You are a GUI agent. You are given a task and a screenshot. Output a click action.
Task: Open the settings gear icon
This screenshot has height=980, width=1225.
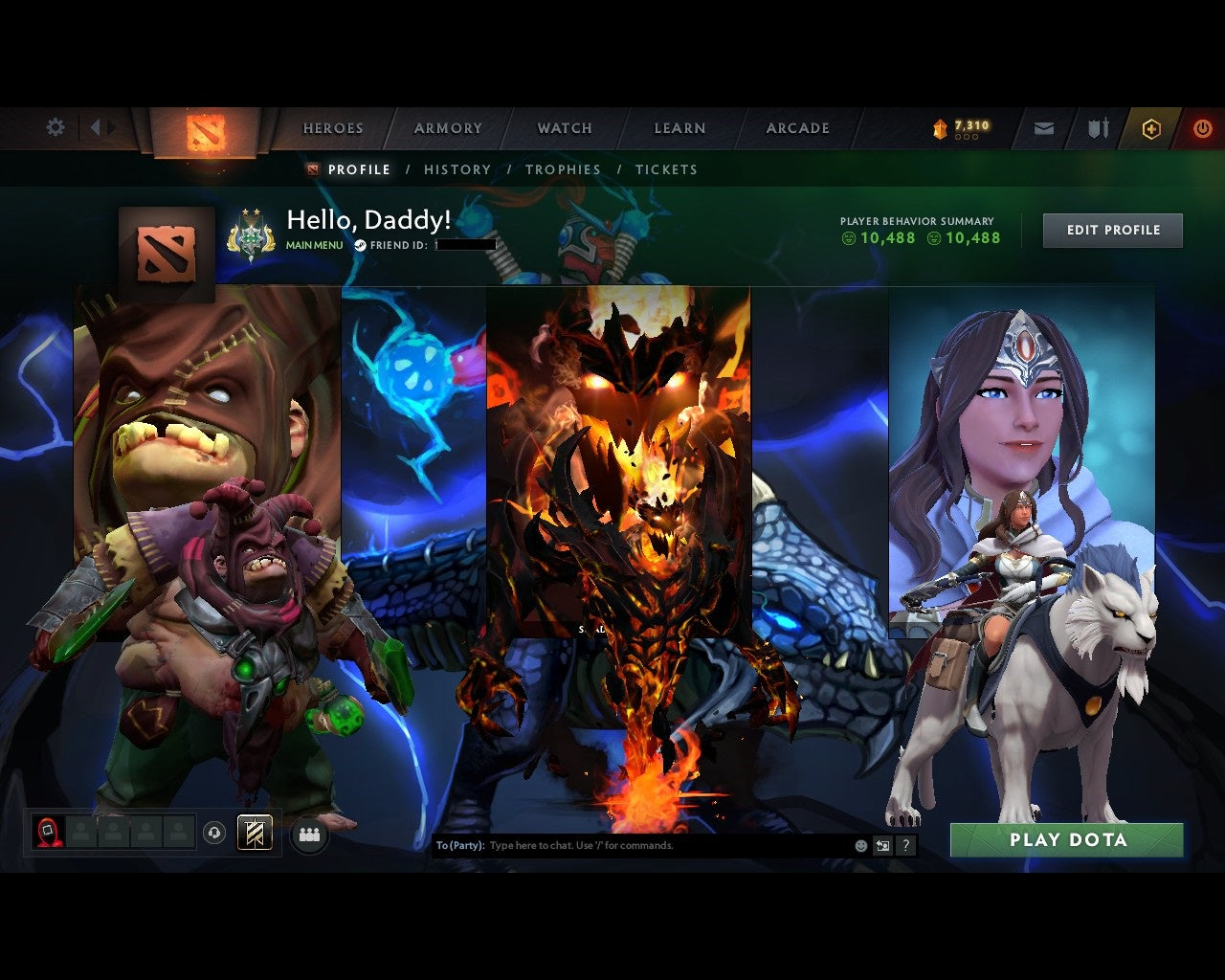pyautogui.click(x=55, y=126)
